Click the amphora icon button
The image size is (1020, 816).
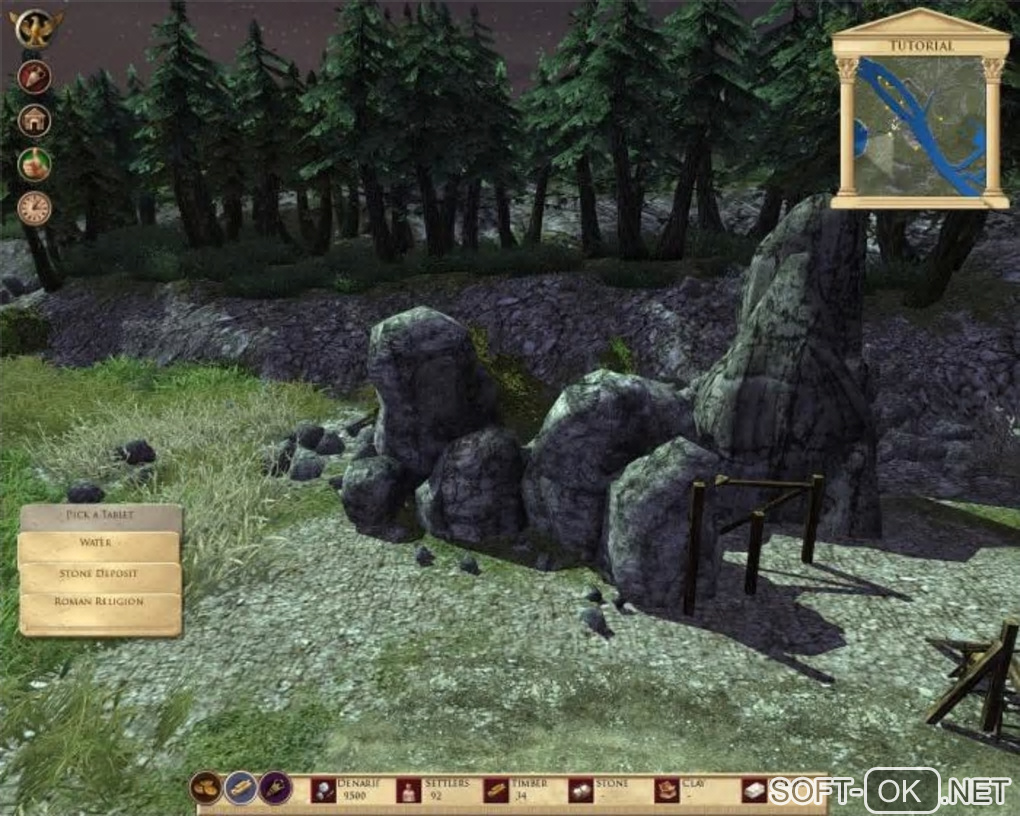(x=35, y=77)
